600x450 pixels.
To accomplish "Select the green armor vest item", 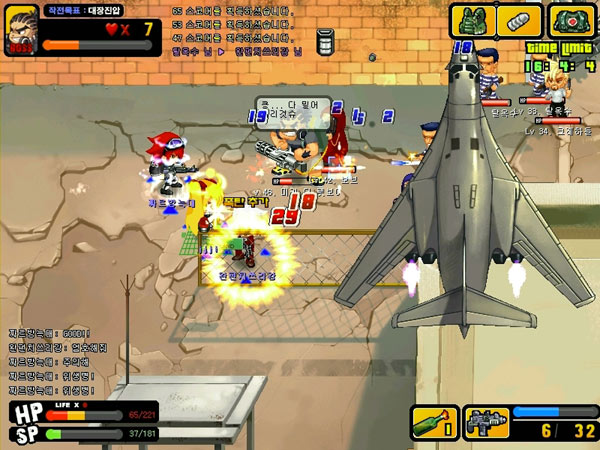I will pos(471,21).
